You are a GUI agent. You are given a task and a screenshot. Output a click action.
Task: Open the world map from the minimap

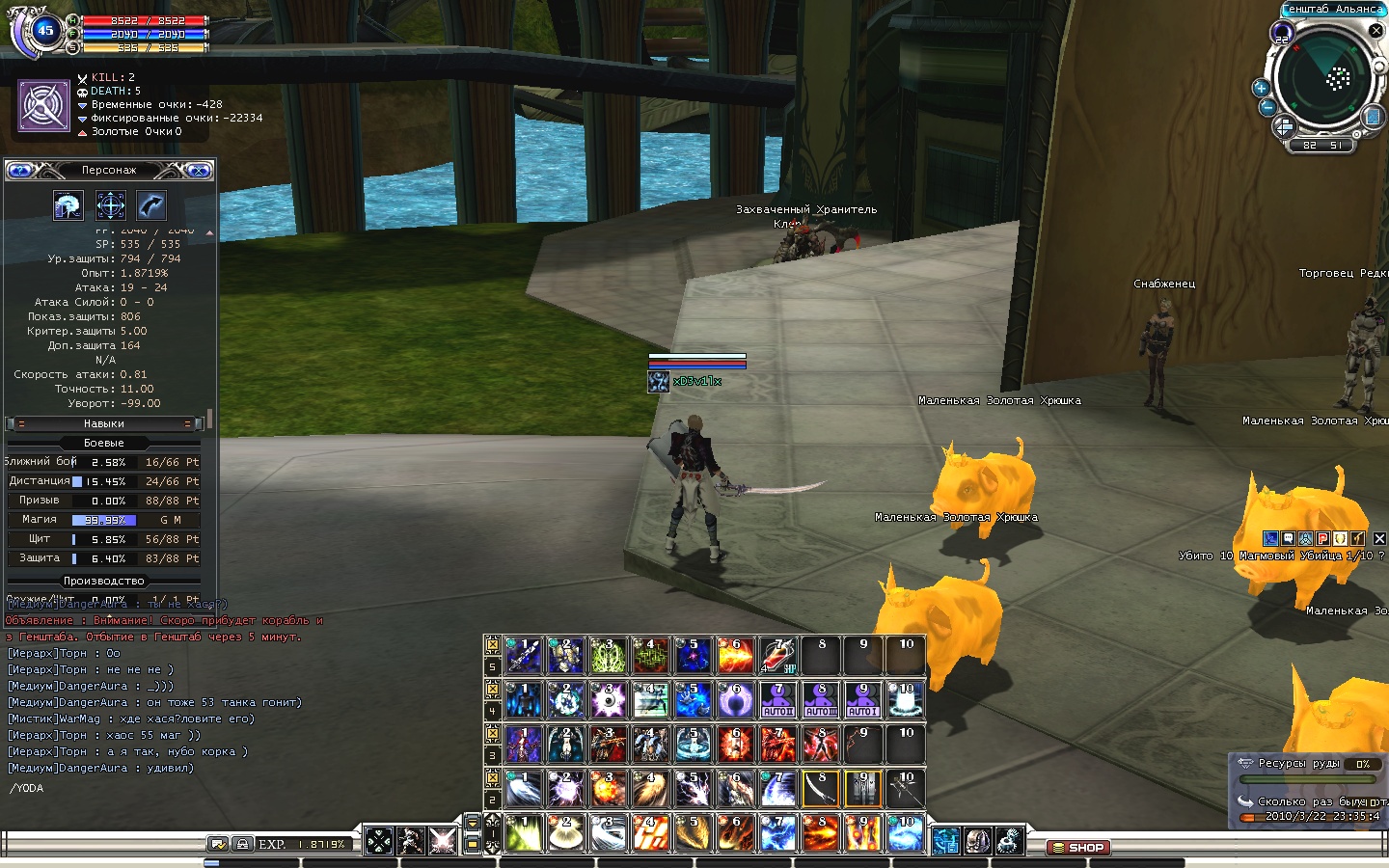(x=1372, y=117)
